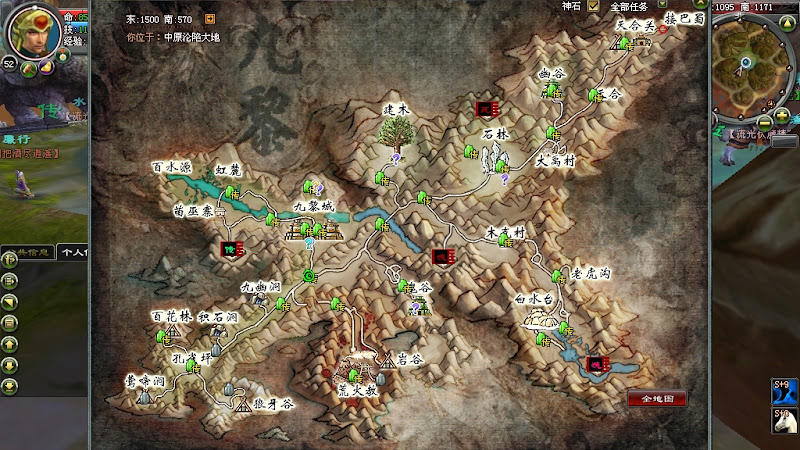This screenshot has height=450, width=800.
Task: Select the 大禹村 village marker
Action: pos(556,159)
